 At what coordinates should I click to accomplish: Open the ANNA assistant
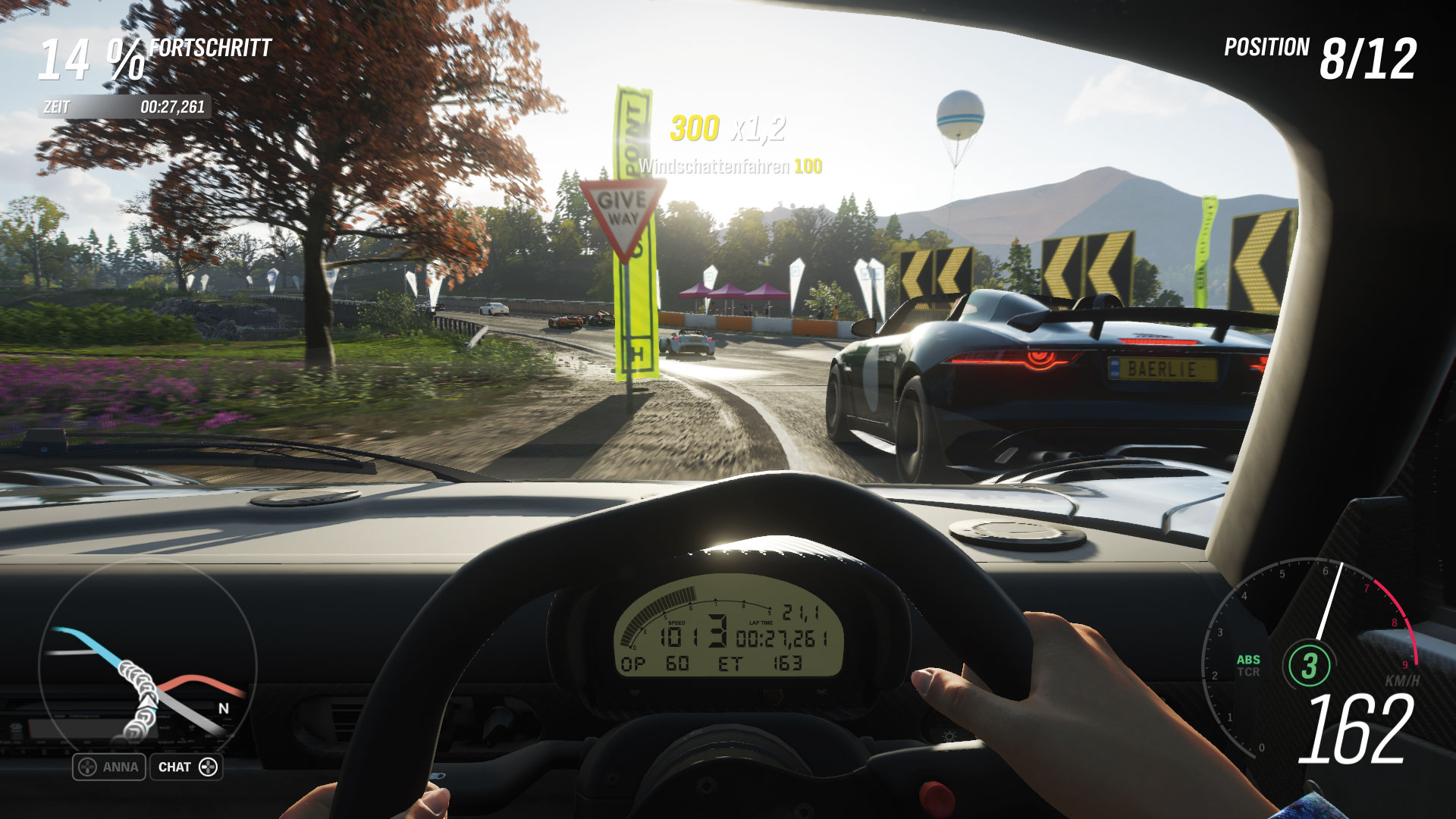click(x=109, y=767)
